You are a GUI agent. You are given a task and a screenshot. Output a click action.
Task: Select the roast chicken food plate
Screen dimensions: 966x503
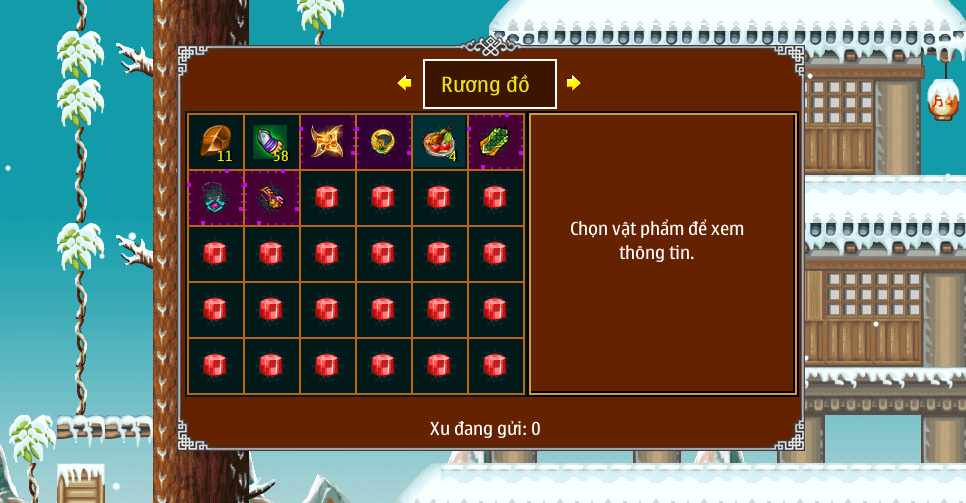coord(440,142)
